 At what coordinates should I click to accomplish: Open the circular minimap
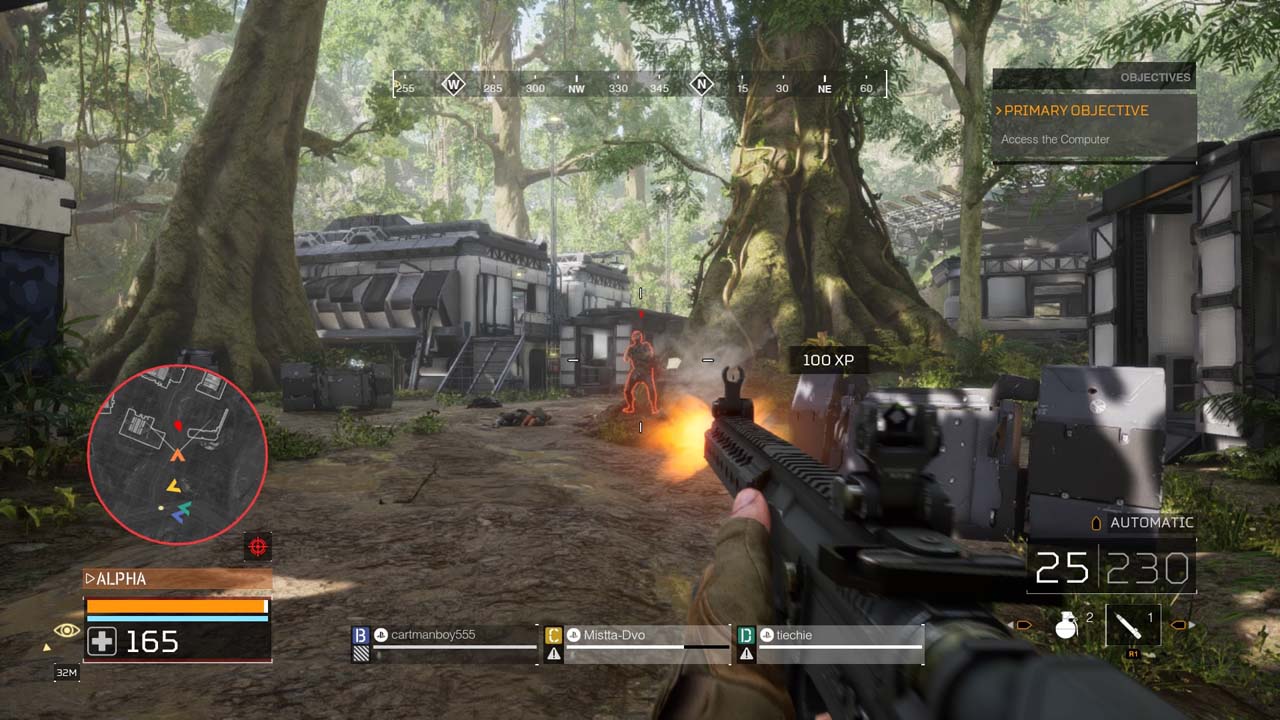(x=177, y=455)
